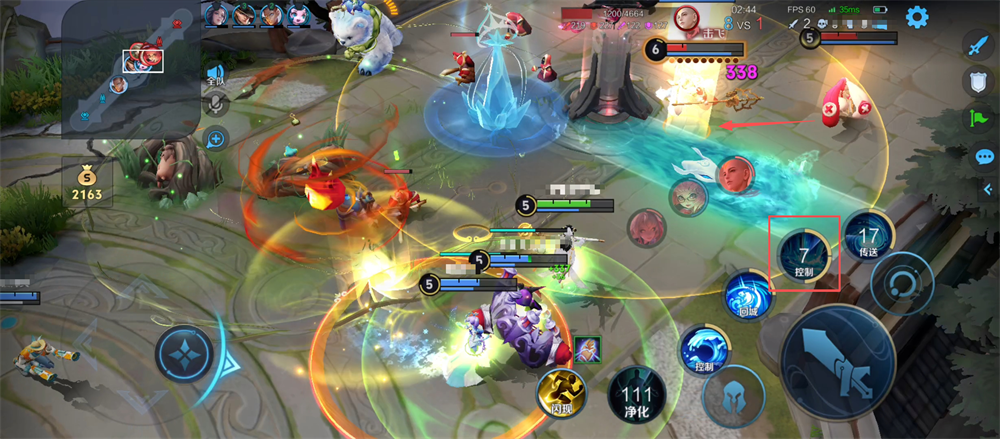Send the shield defend signal

click(977, 82)
